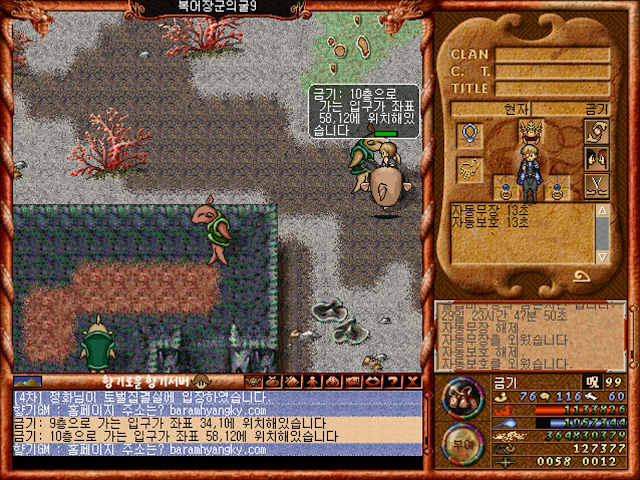This screenshot has height=480, width=640.
Task: Select the scroll book toolbar icon
Action: [x=292, y=381]
